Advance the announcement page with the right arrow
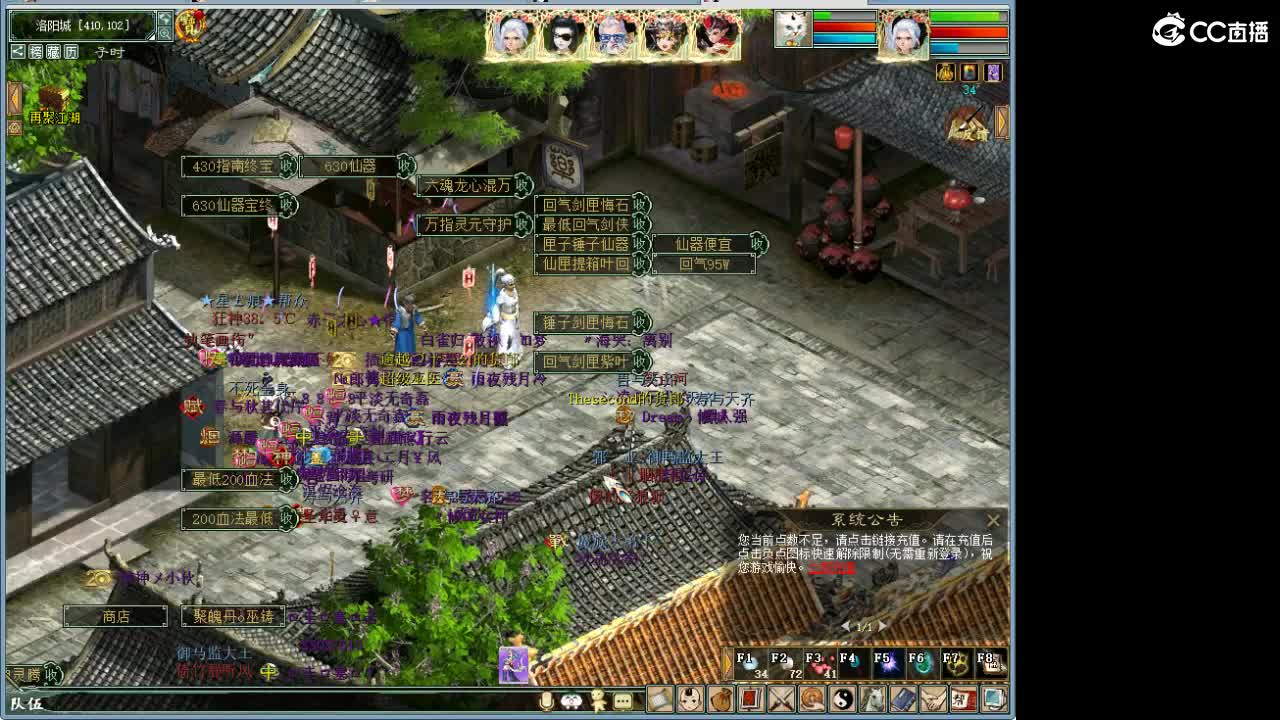 click(881, 626)
